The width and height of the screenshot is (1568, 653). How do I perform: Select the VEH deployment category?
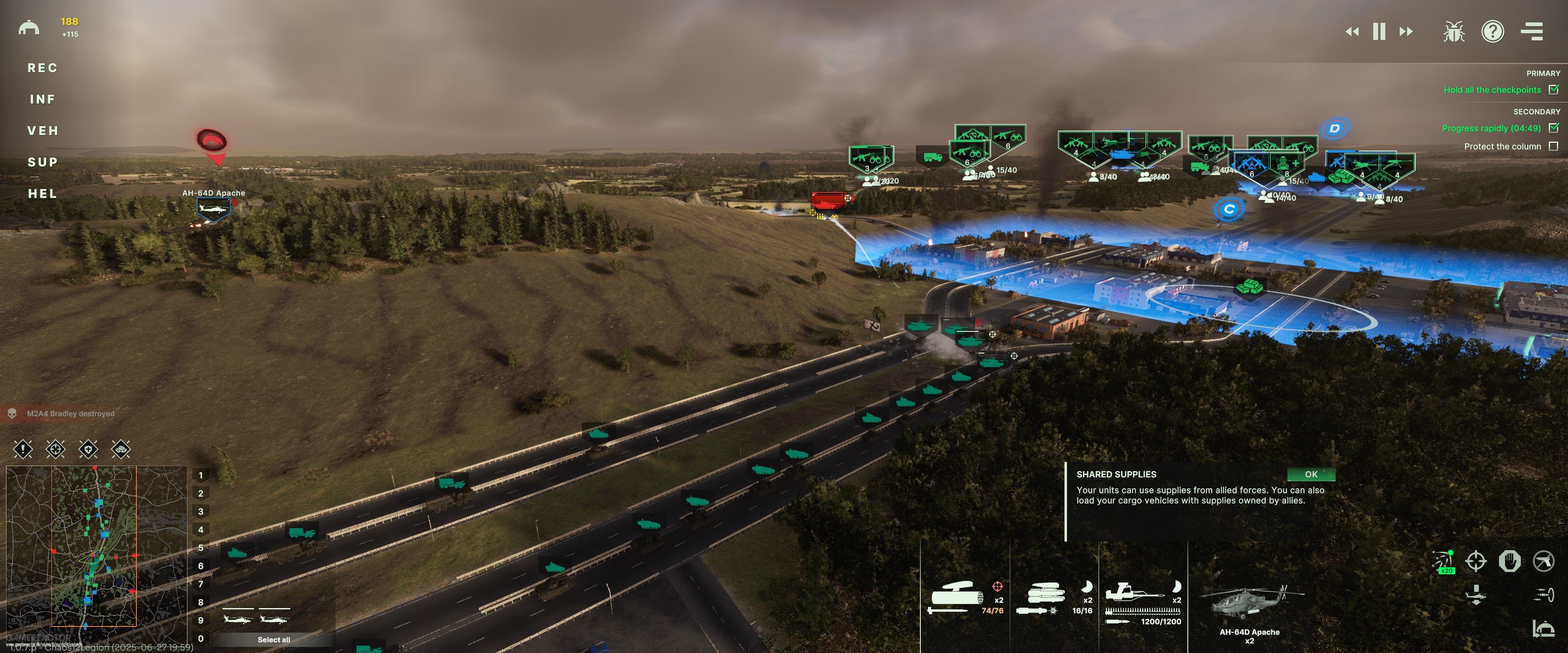(x=42, y=131)
